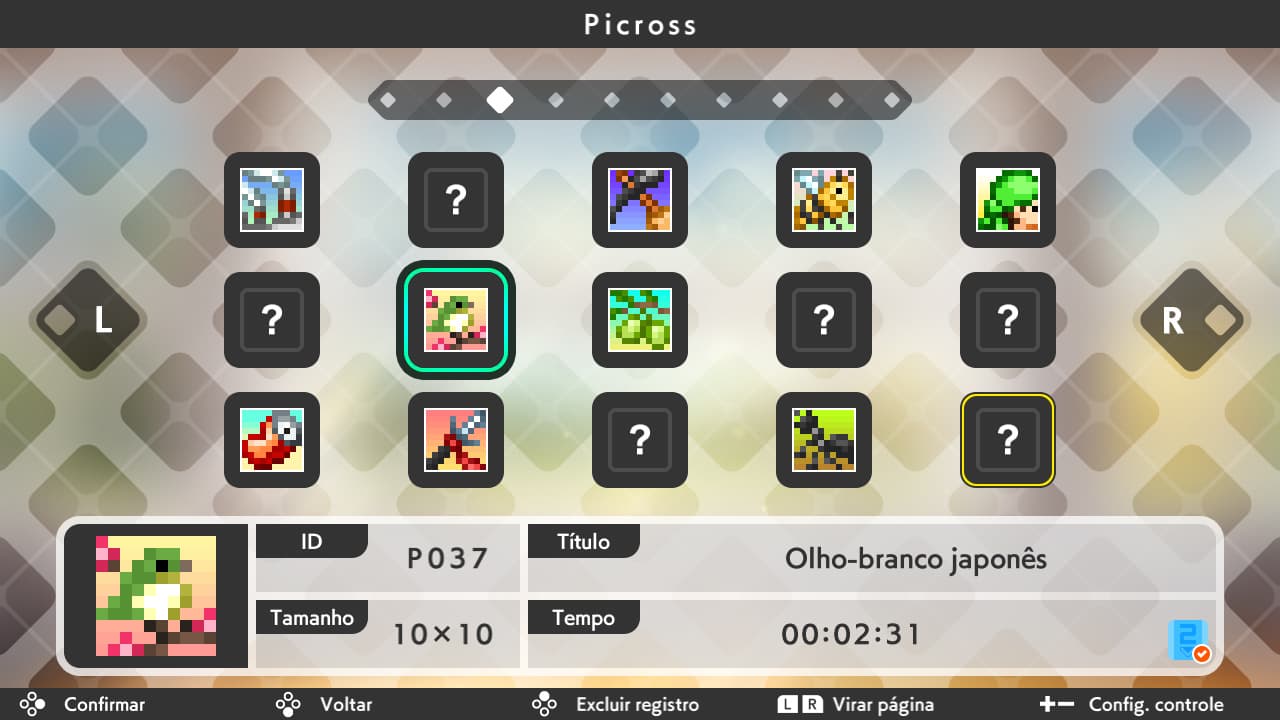Open the yellow-highlighted hidden puzzle
The width and height of the screenshot is (1280, 720).
point(1007,440)
